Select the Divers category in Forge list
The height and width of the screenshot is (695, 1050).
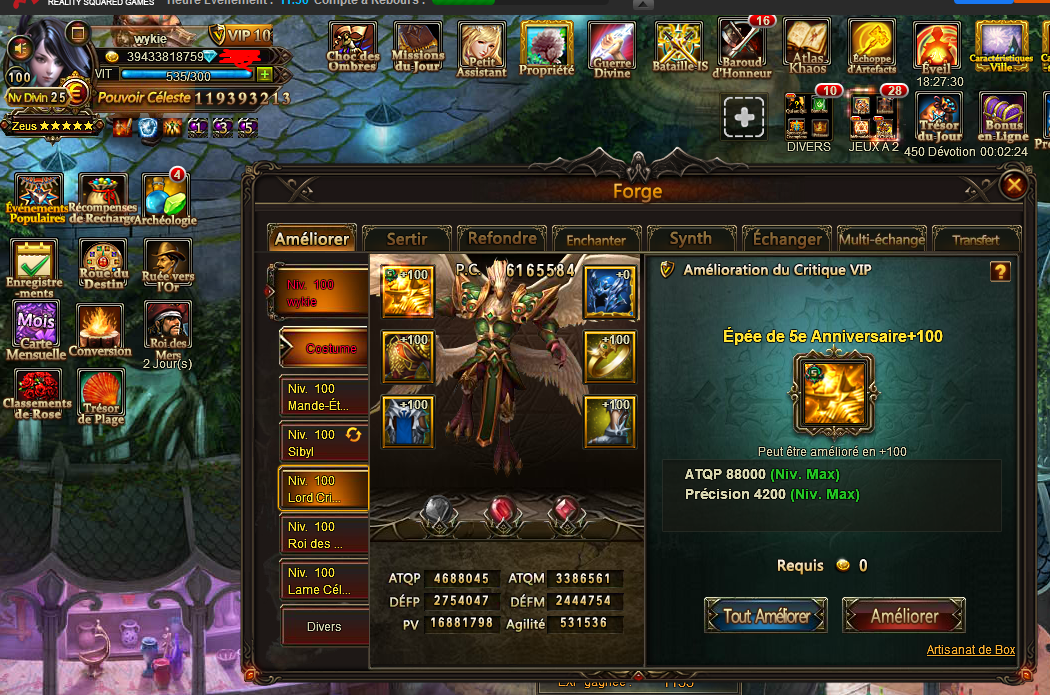323,627
